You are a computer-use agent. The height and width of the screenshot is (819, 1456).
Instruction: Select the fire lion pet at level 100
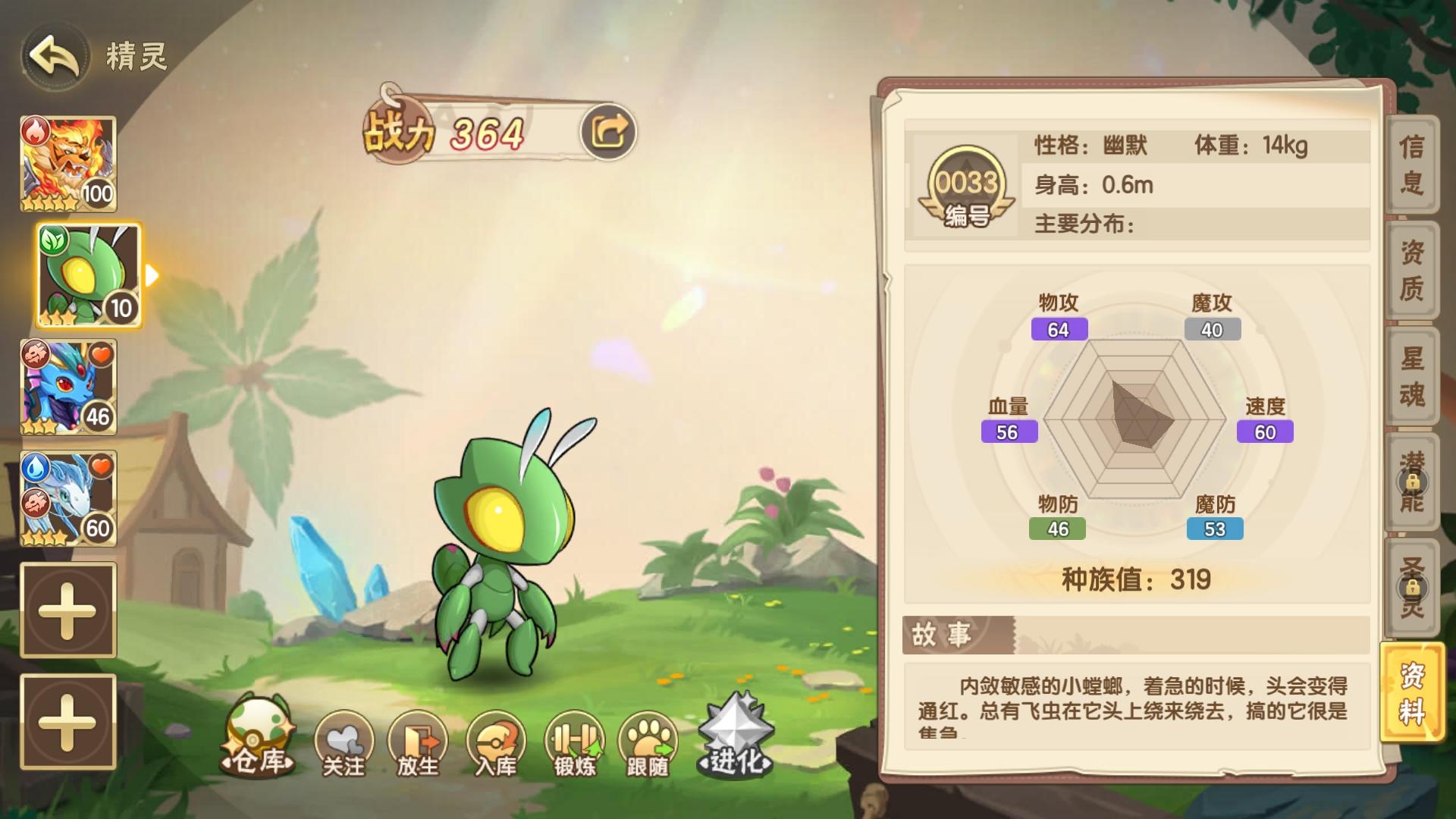click(67, 162)
